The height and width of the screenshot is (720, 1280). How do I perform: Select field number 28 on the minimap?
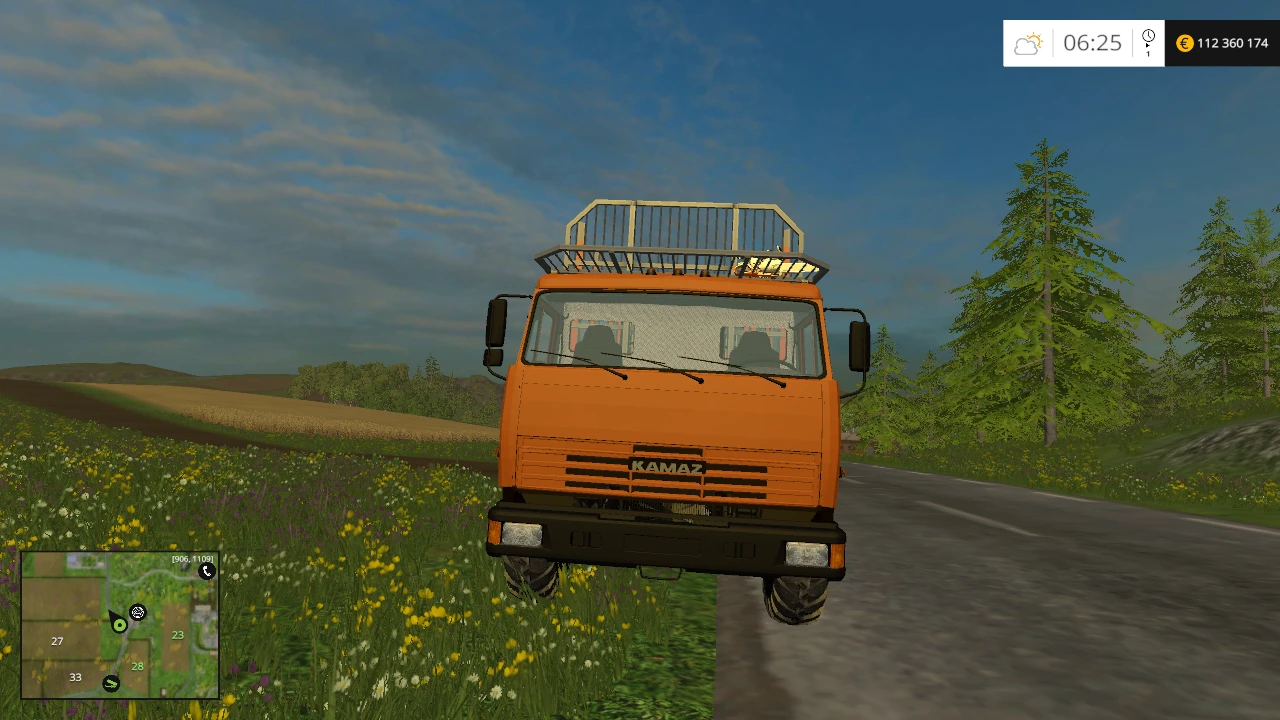[x=137, y=666]
